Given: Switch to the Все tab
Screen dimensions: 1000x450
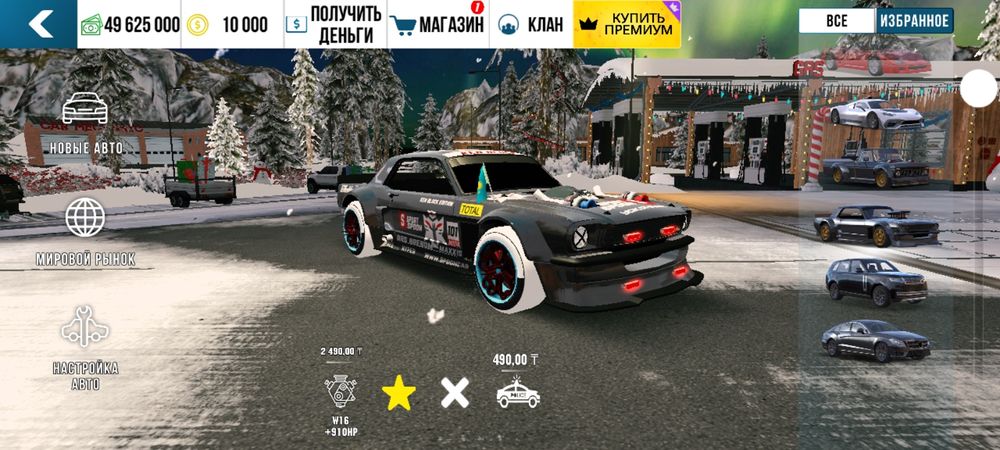Looking at the screenshot, I should tap(837, 21).
